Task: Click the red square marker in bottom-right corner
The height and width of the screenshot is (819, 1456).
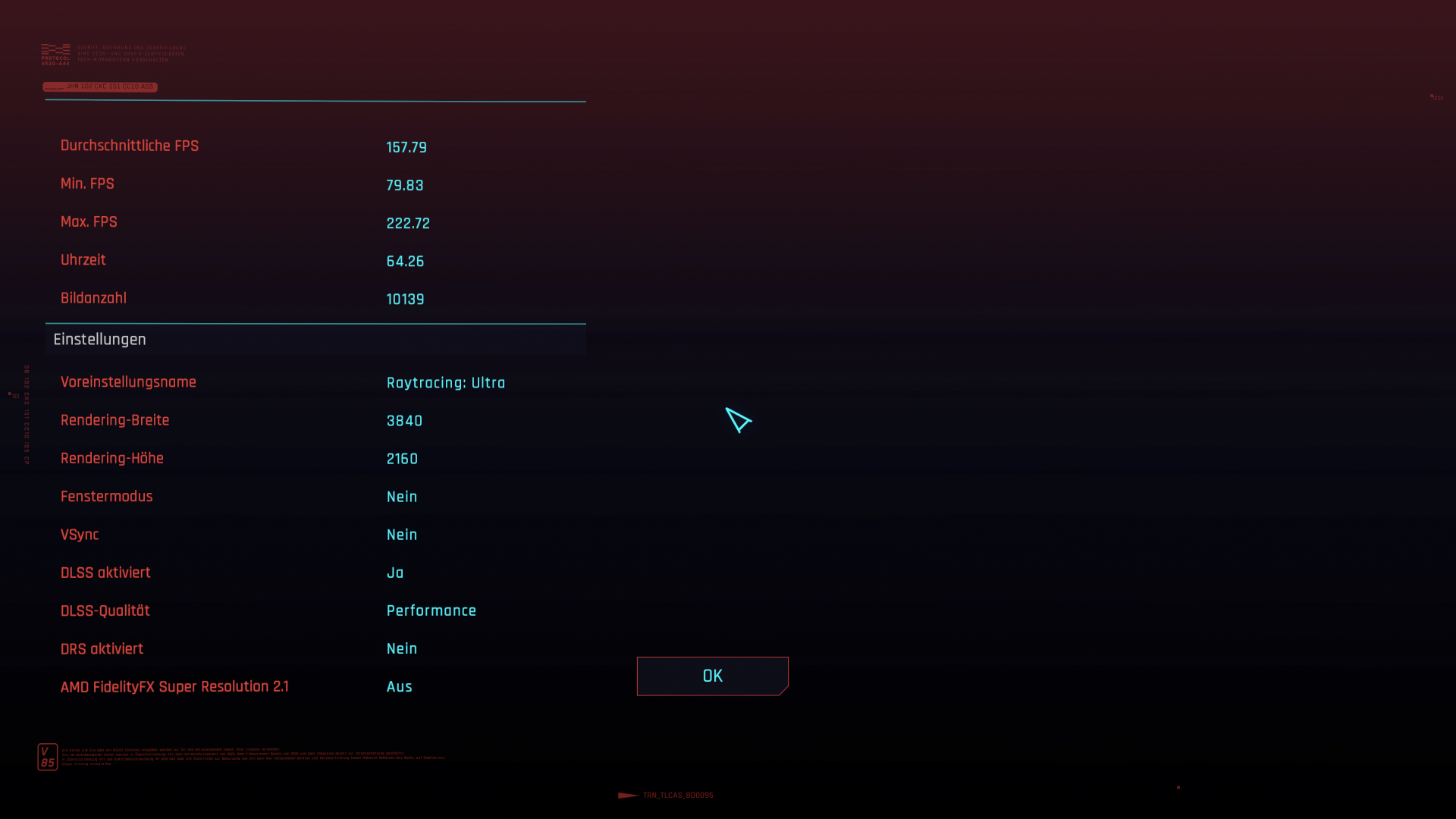Action: pyautogui.click(x=1178, y=789)
